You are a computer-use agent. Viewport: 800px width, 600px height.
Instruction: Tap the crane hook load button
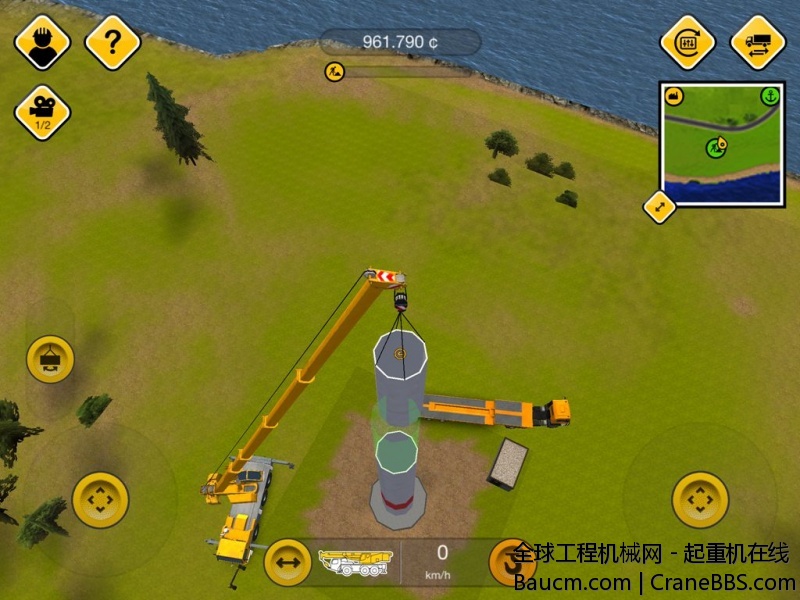[50, 359]
